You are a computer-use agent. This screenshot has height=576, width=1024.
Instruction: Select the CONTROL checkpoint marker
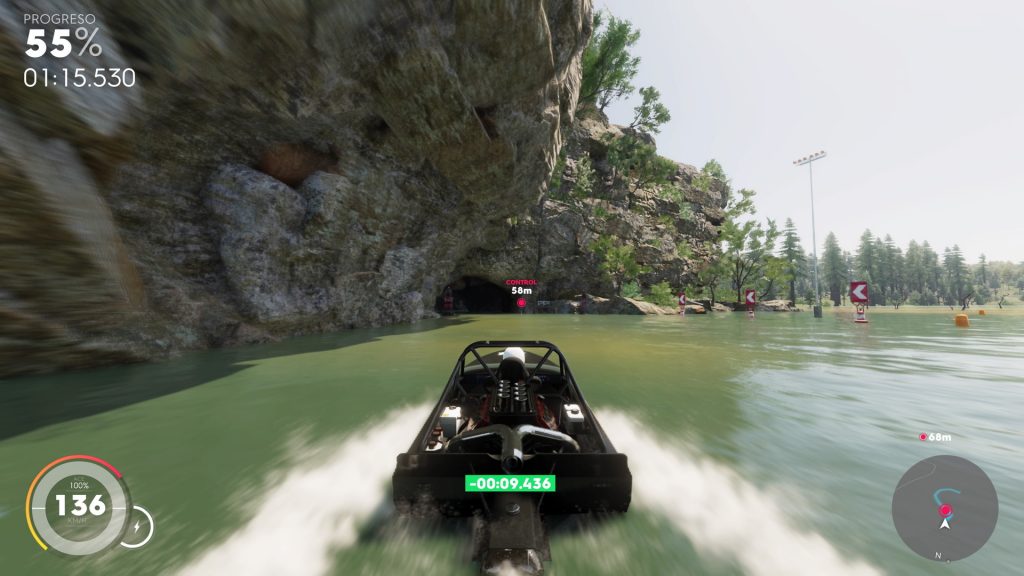[521, 301]
